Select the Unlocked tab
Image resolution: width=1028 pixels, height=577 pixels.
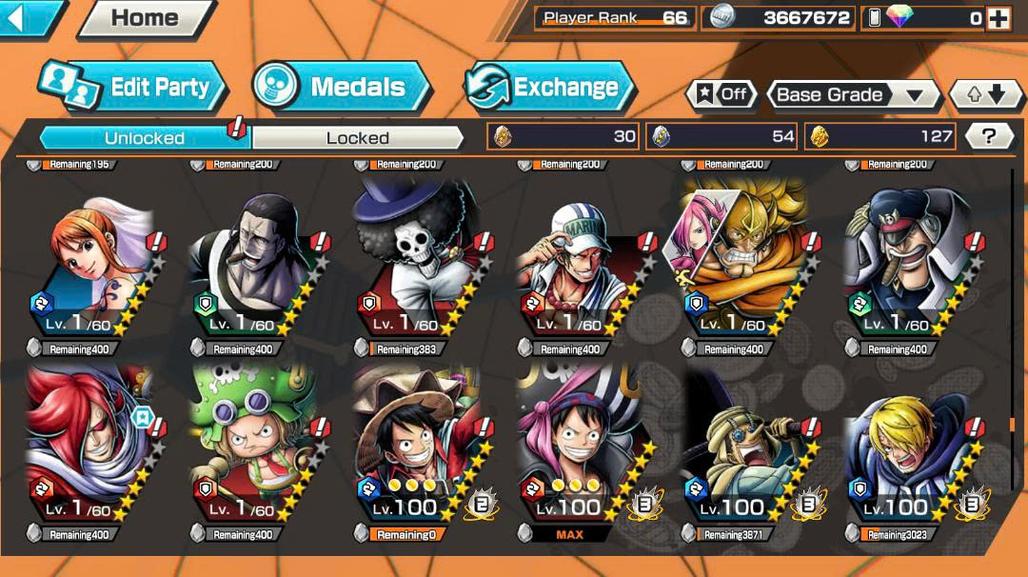click(145, 137)
